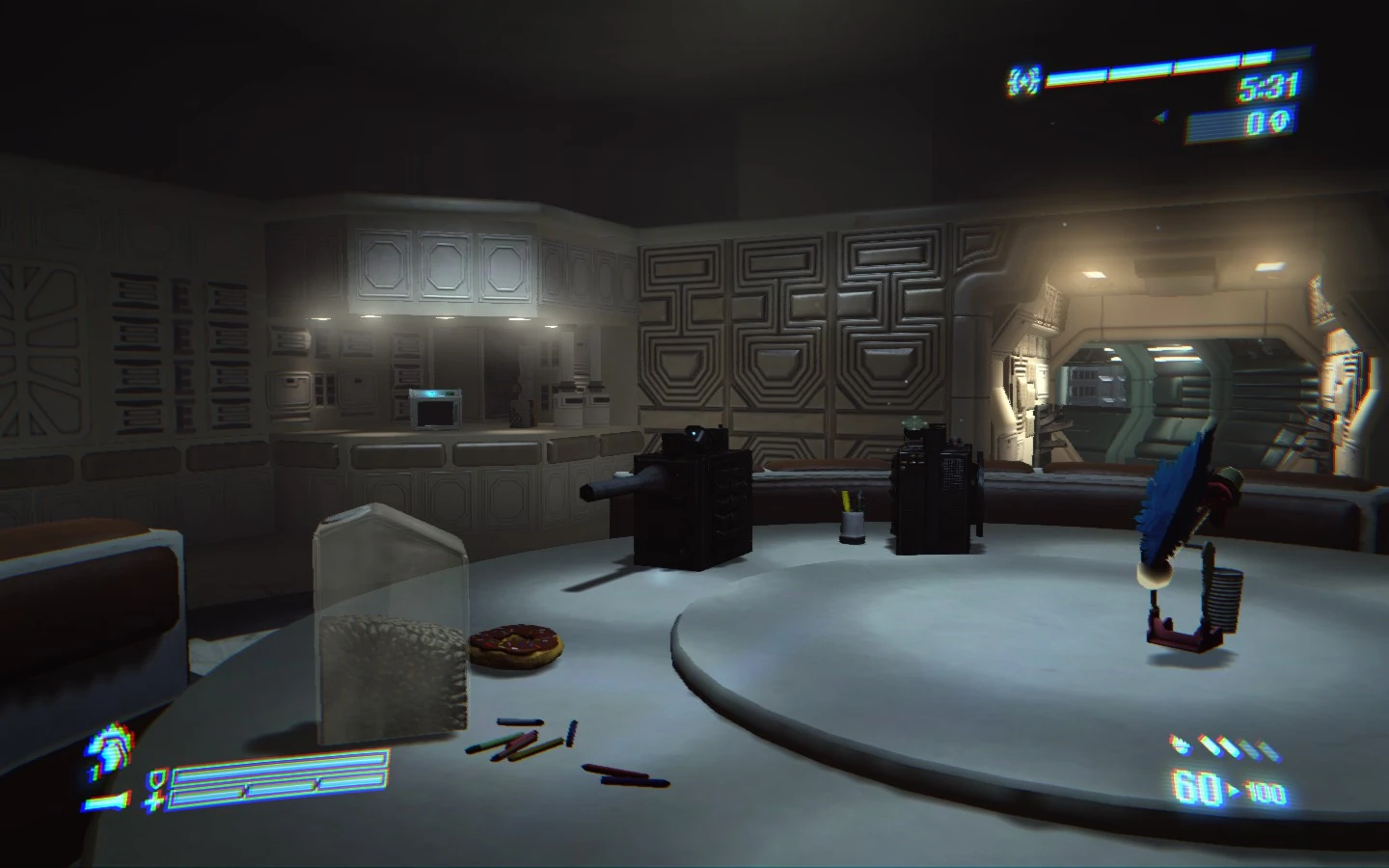The width and height of the screenshot is (1389, 868).
Task: Toggle the play-style arrow between 60 and 100
Action: tap(1234, 789)
